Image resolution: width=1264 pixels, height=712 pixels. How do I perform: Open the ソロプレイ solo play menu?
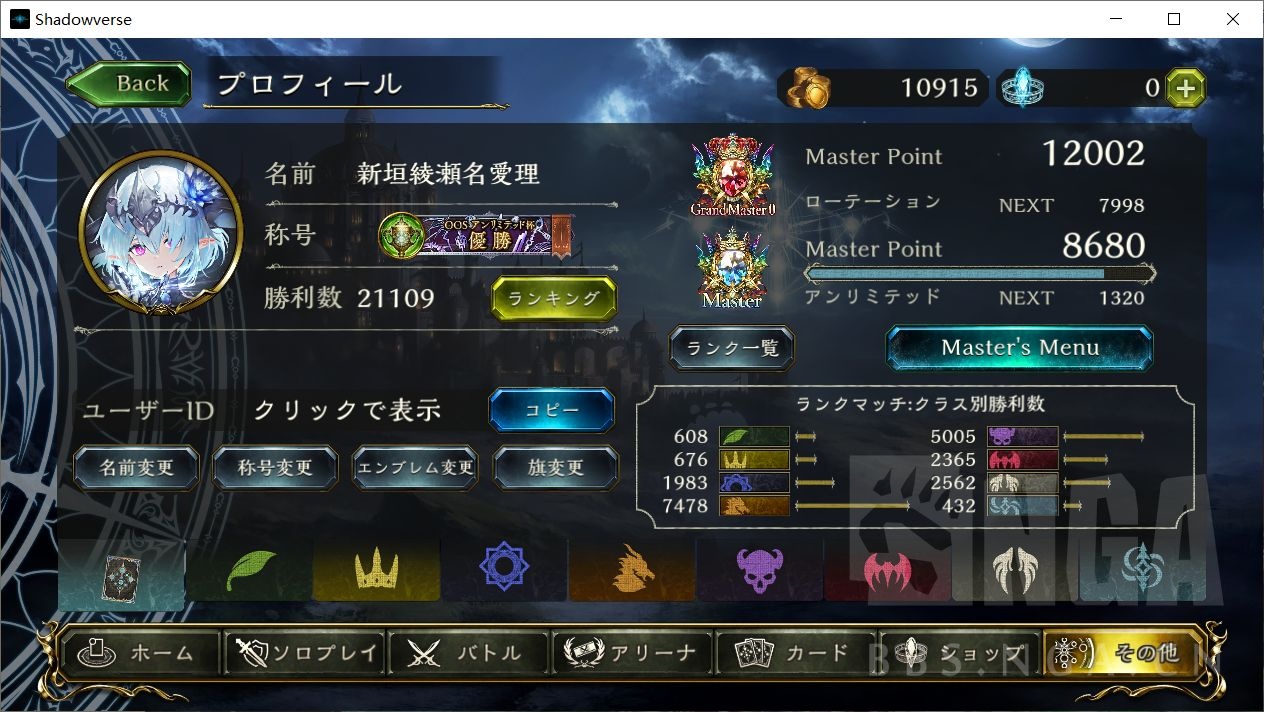click(x=306, y=654)
